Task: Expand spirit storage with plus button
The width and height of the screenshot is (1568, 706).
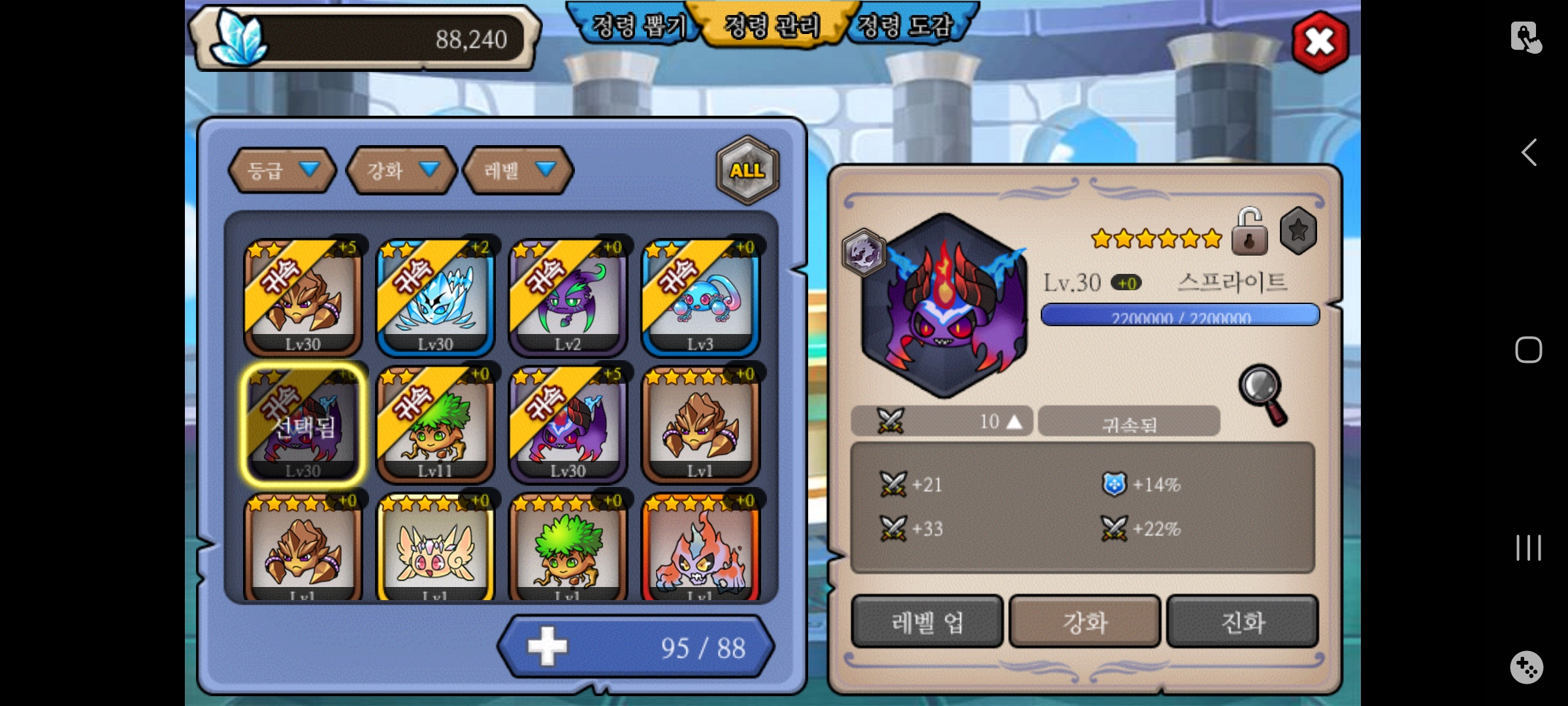Action: 547,647
